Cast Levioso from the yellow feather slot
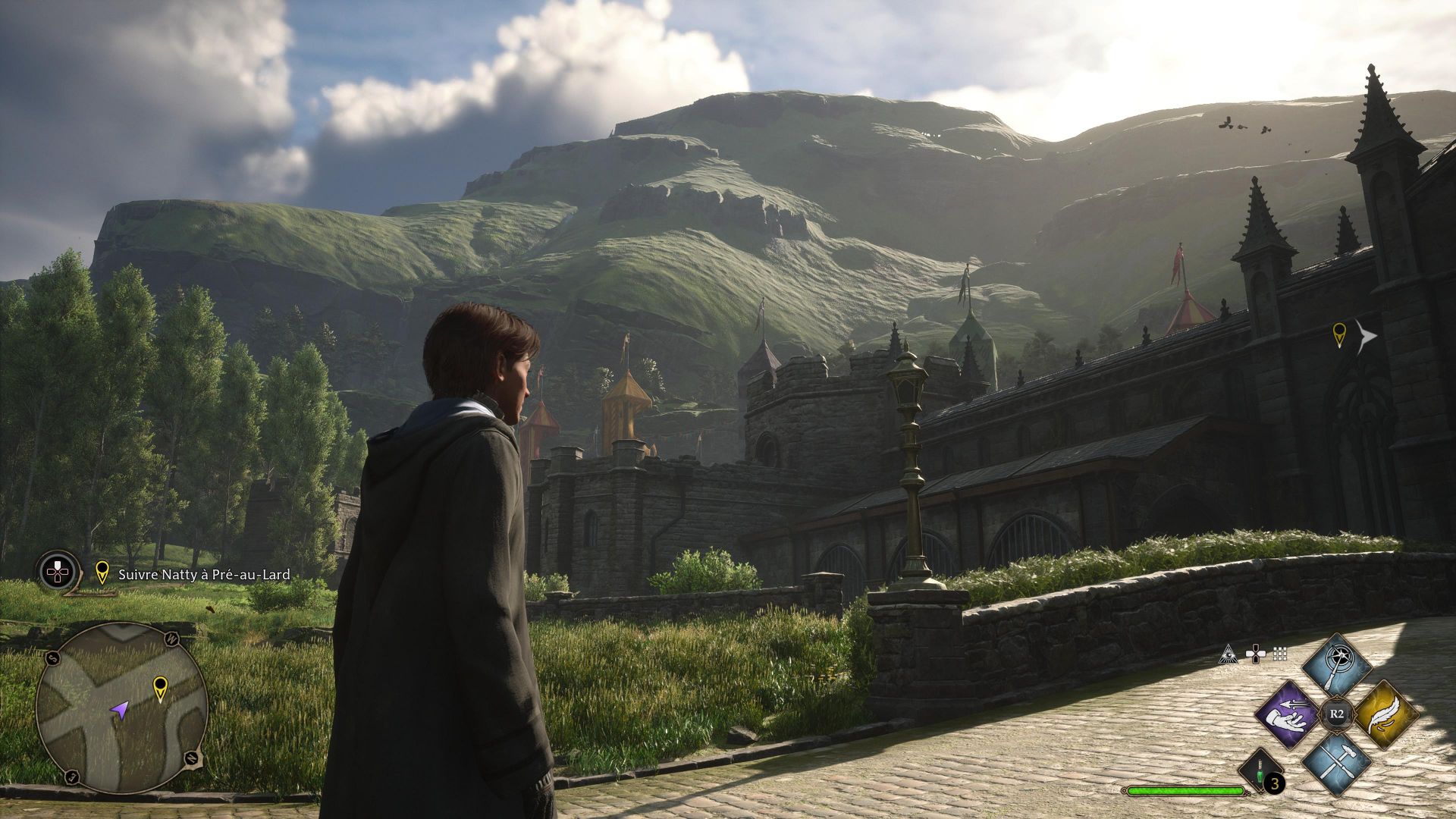1456x819 pixels. click(1385, 714)
